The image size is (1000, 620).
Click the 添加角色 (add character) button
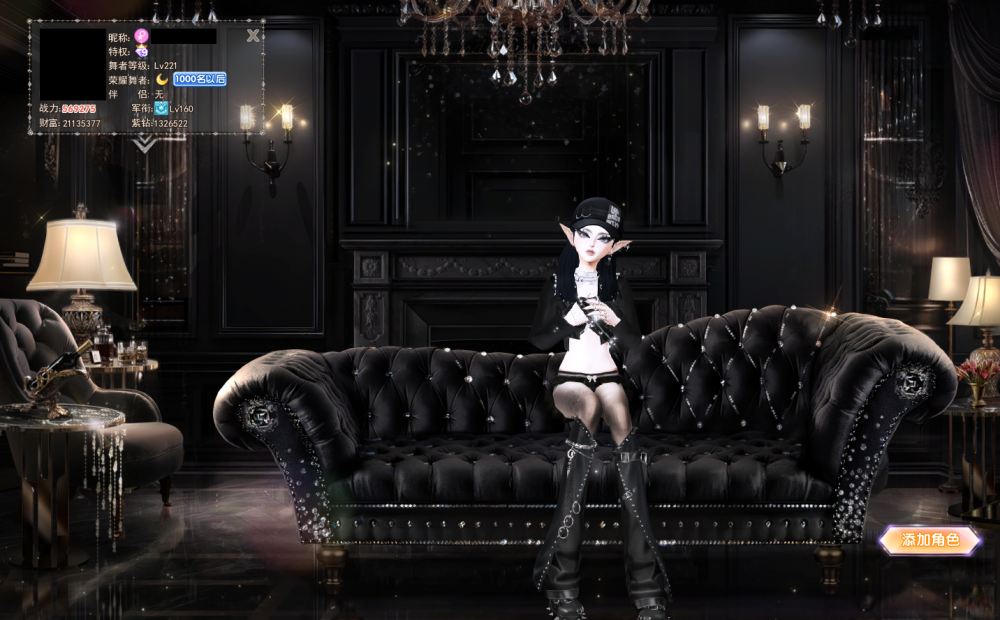click(929, 540)
